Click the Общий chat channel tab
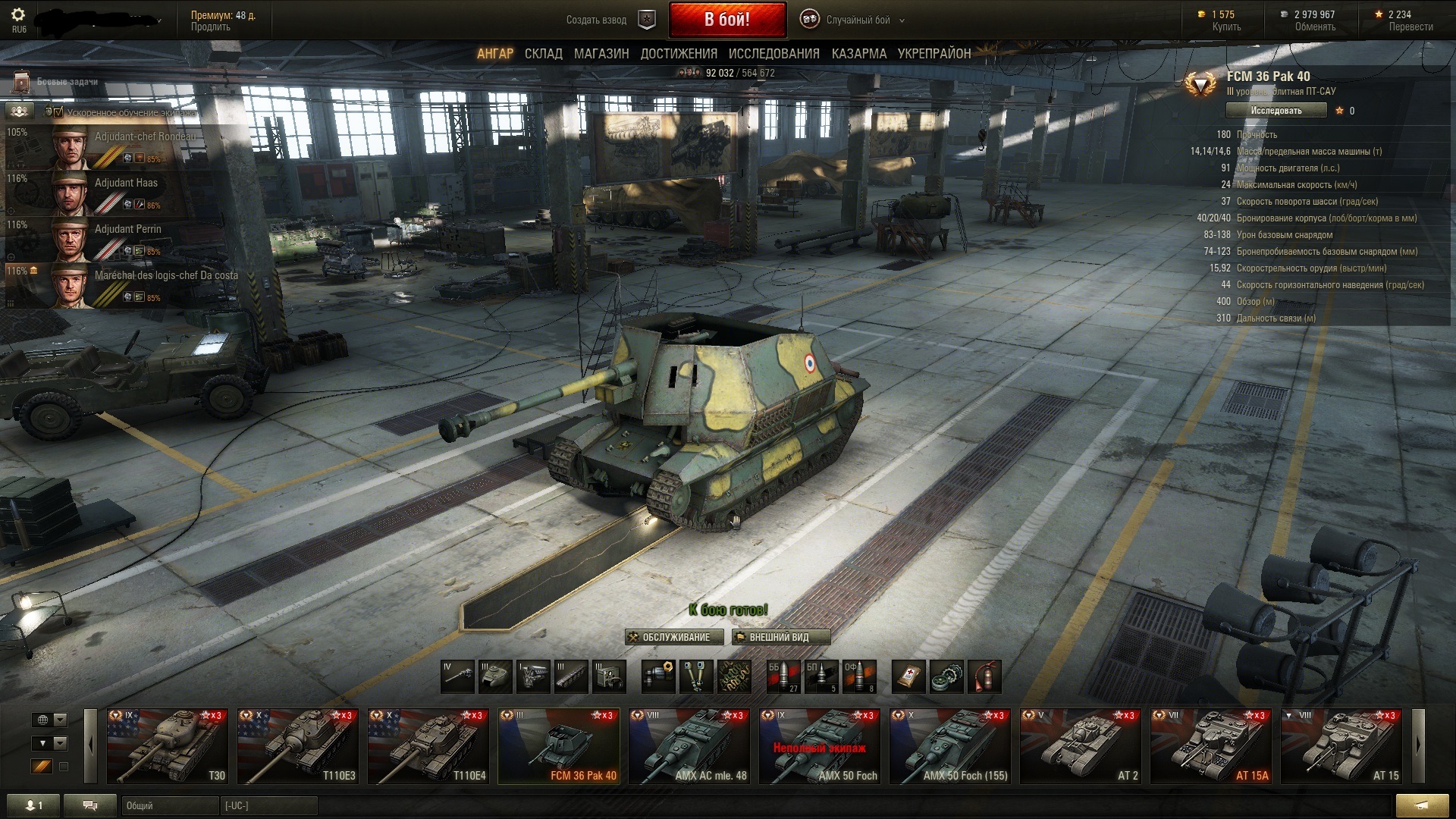 168,805
